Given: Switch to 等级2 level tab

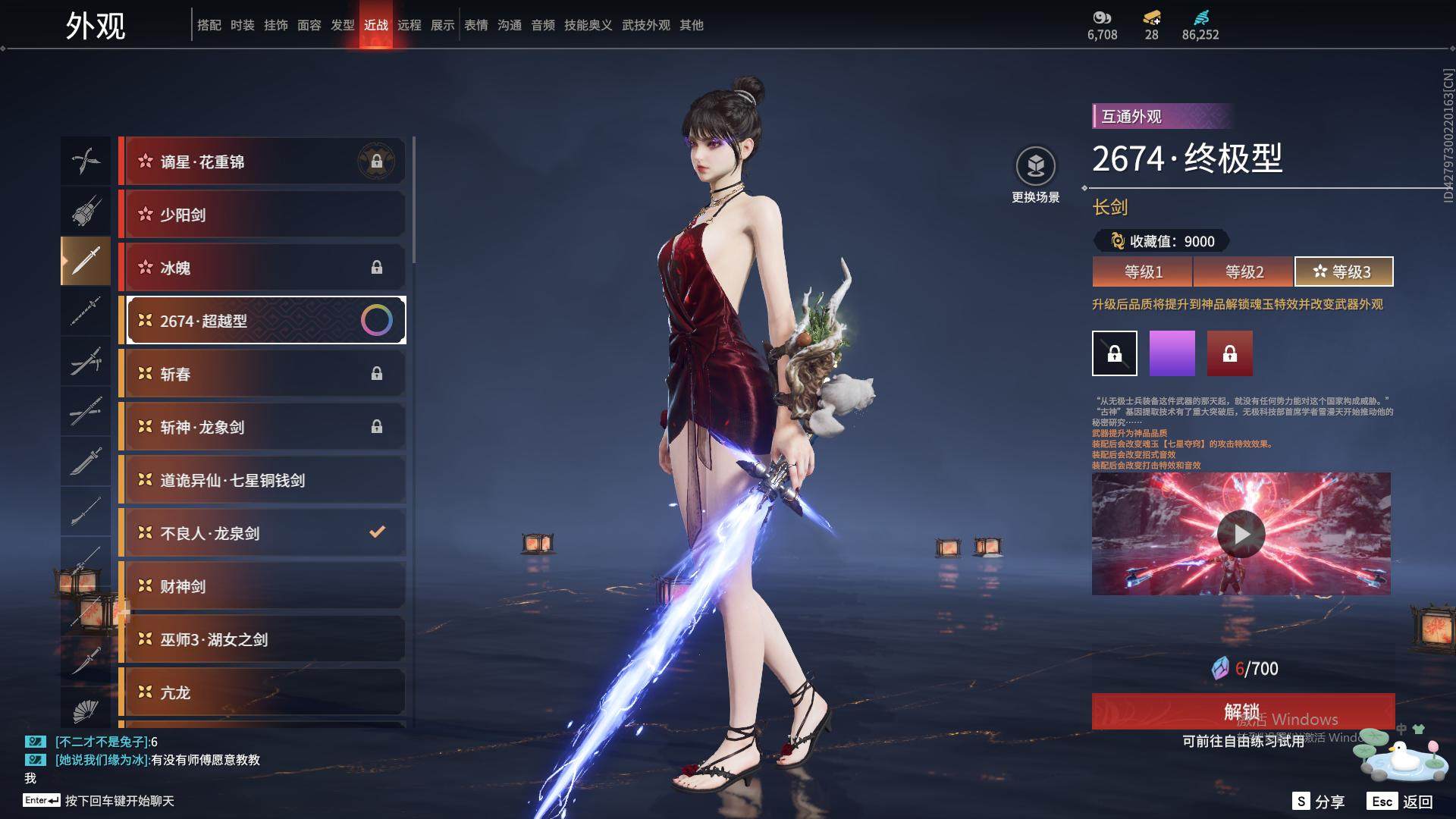Looking at the screenshot, I should click(x=1244, y=271).
